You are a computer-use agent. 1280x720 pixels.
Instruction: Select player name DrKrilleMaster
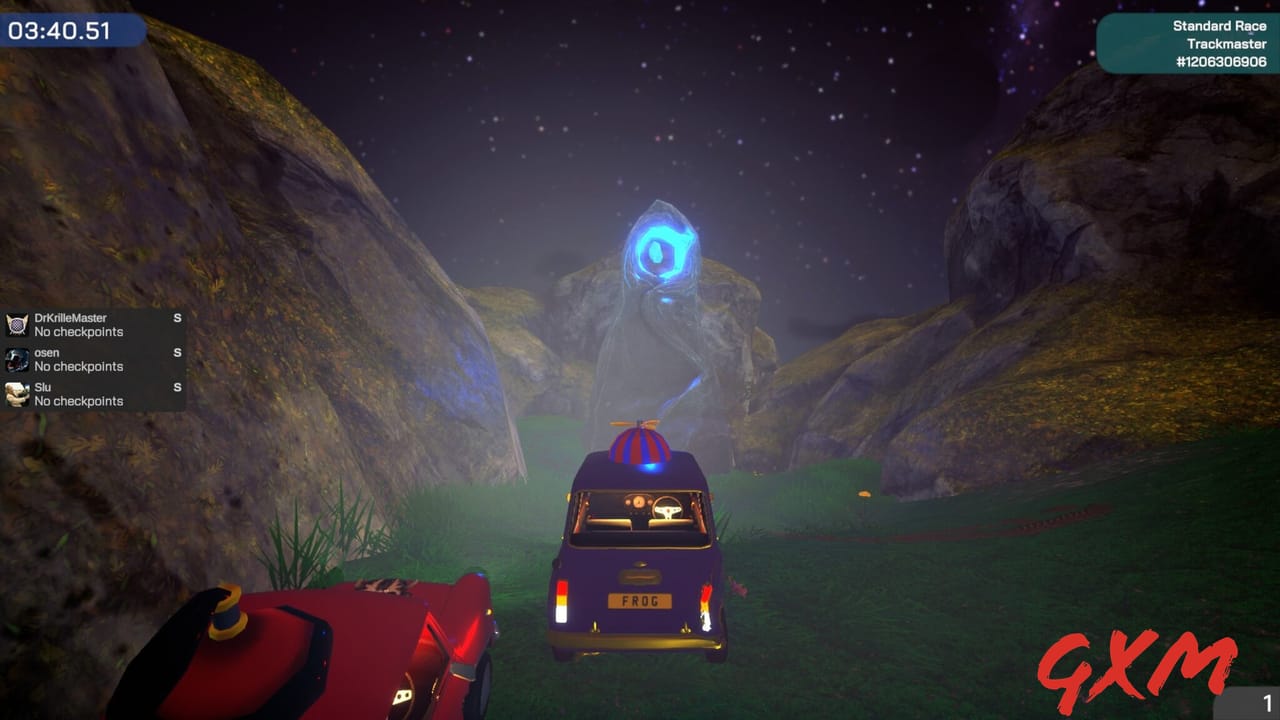pos(70,317)
